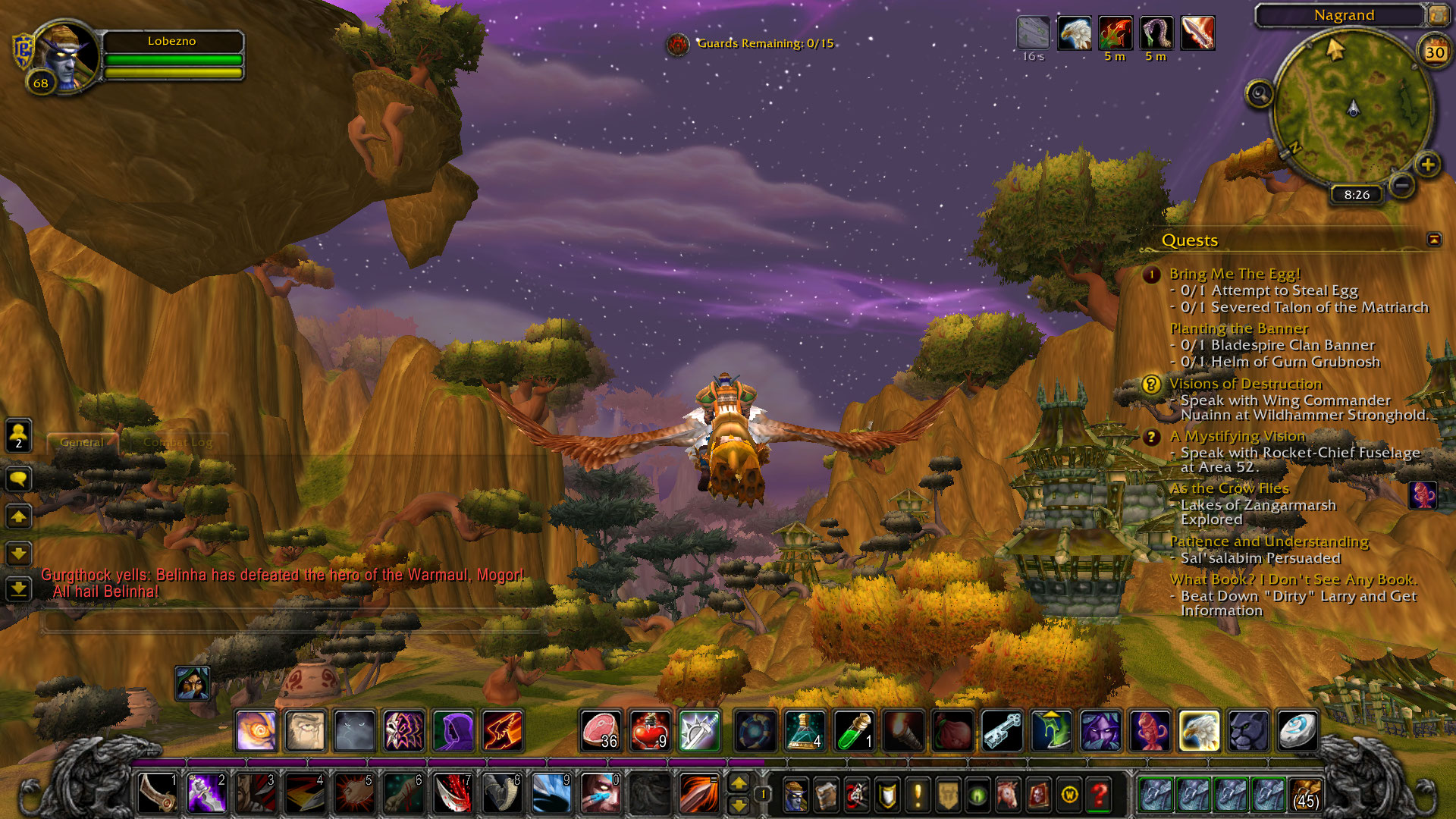Open the world map button beside Nagrand
1456x819 pixels.
tap(1437, 14)
